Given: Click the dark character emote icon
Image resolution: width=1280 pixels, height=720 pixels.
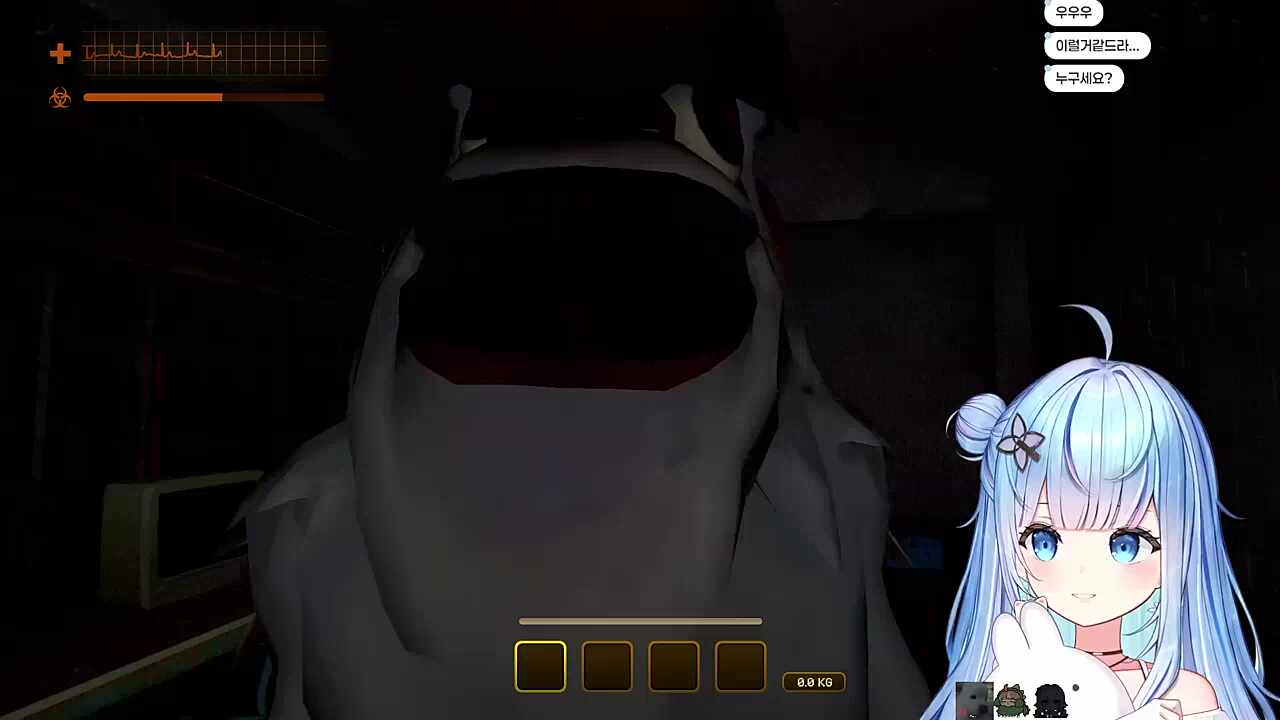Looking at the screenshot, I should click(x=1049, y=701).
